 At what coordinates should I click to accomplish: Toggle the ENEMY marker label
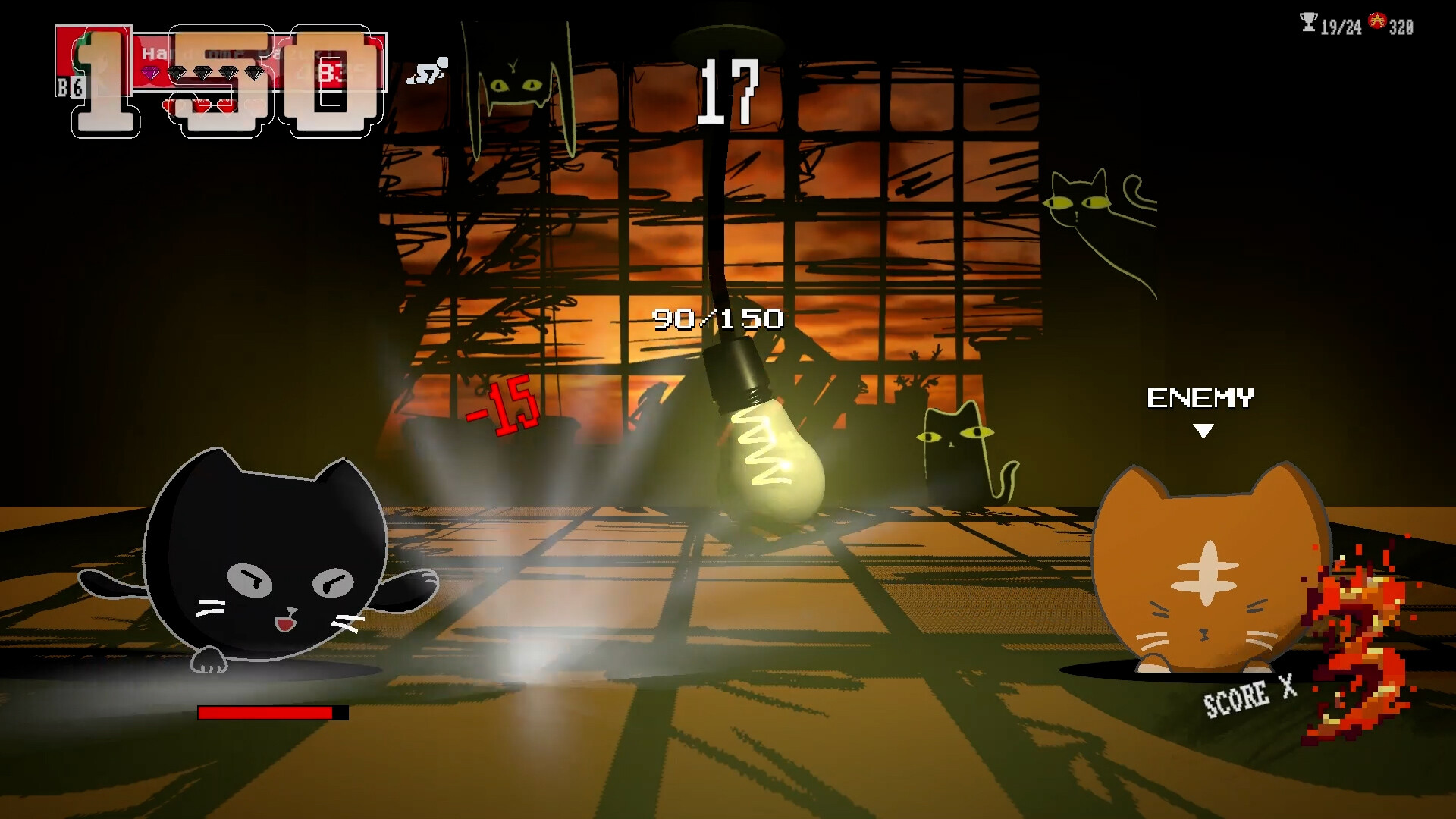click(x=1201, y=397)
